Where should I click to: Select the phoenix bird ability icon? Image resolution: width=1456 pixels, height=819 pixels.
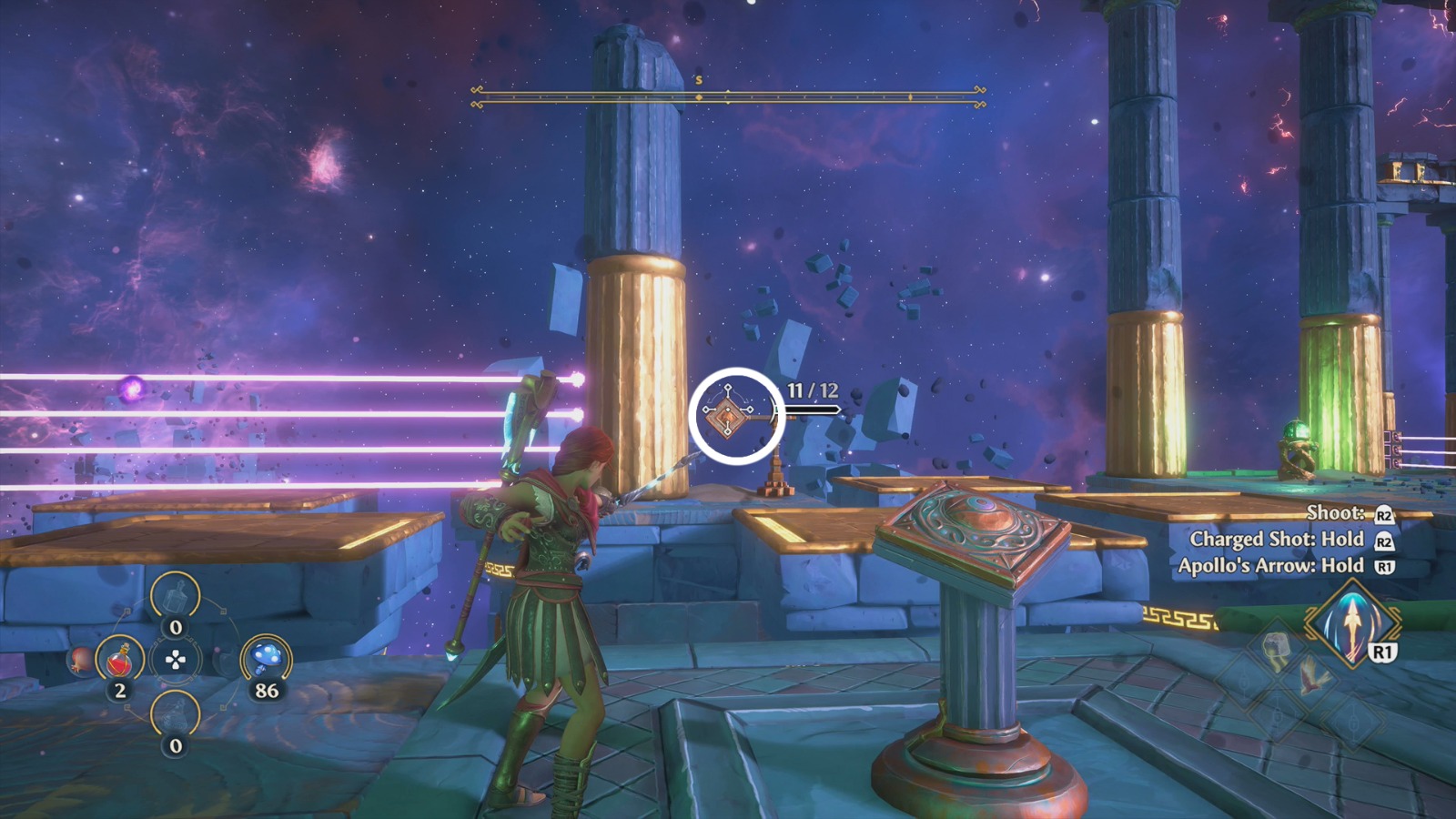pyautogui.click(x=1312, y=677)
